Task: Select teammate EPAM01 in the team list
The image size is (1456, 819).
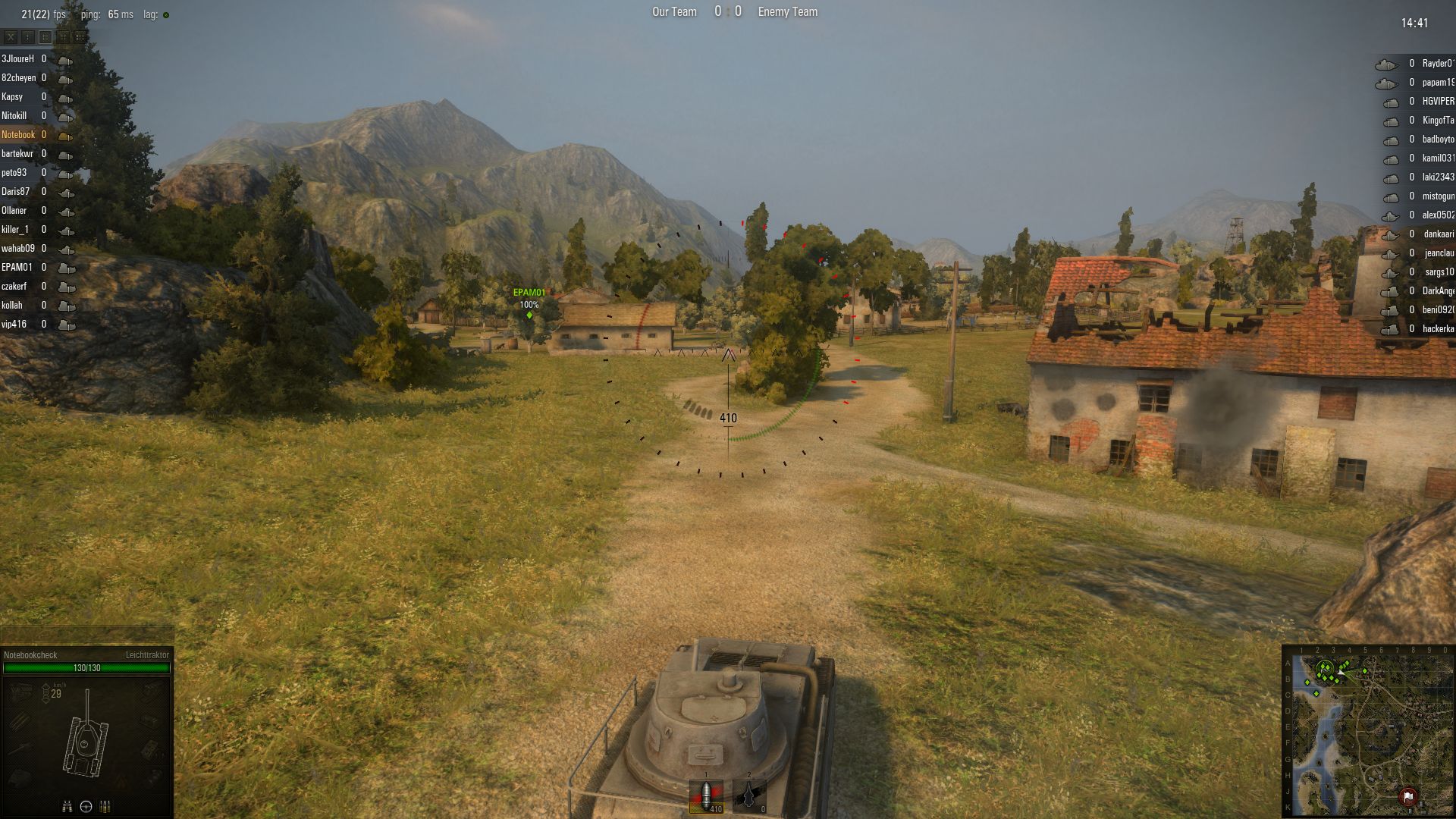Action: pyautogui.click(x=17, y=268)
